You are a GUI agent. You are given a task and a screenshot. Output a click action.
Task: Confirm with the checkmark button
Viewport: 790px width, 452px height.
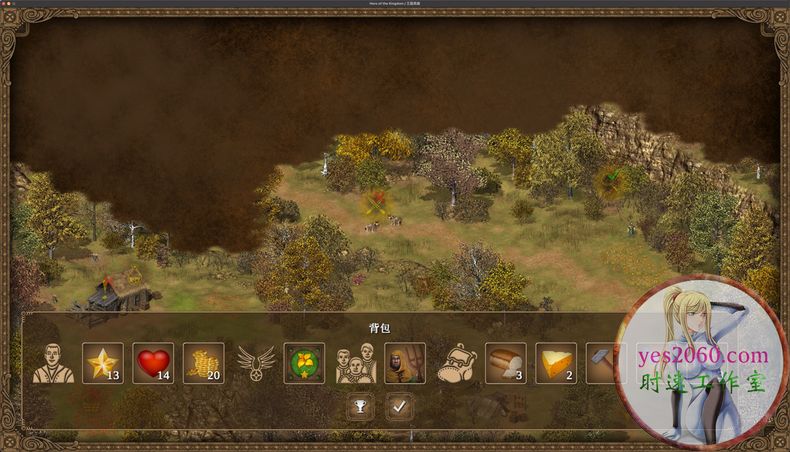point(400,407)
